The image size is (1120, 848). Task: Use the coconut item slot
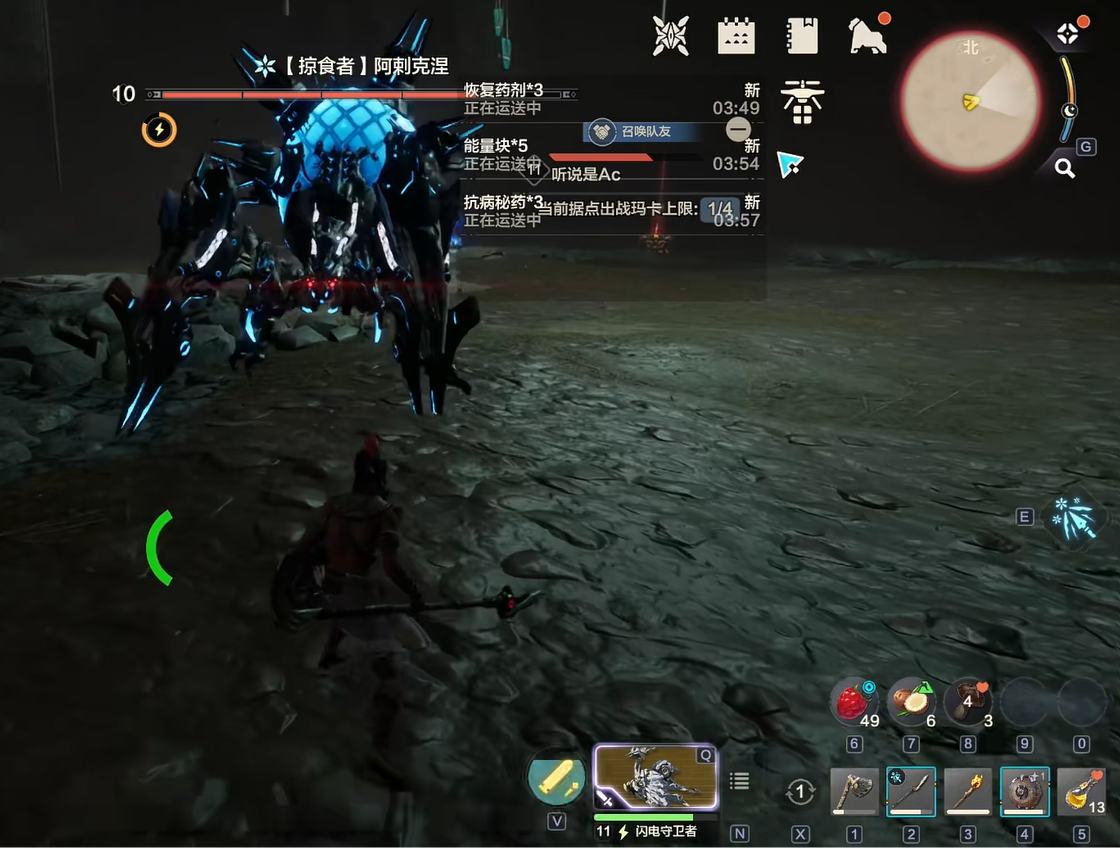[x=909, y=701]
